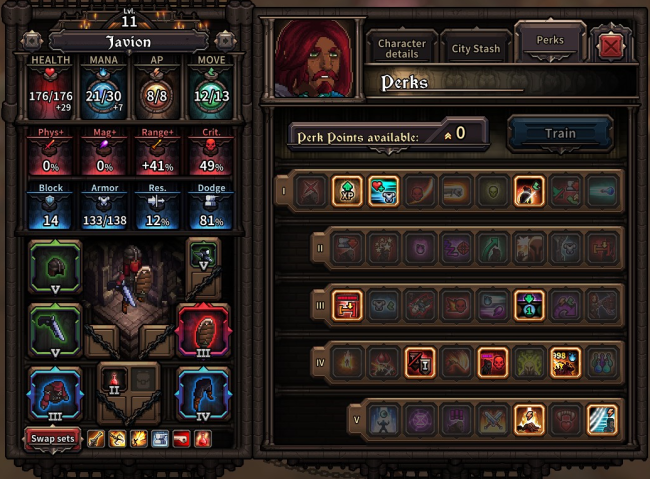Open the City Stash tab
The height and width of the screenshot is (479, 650).
[475, 48]
